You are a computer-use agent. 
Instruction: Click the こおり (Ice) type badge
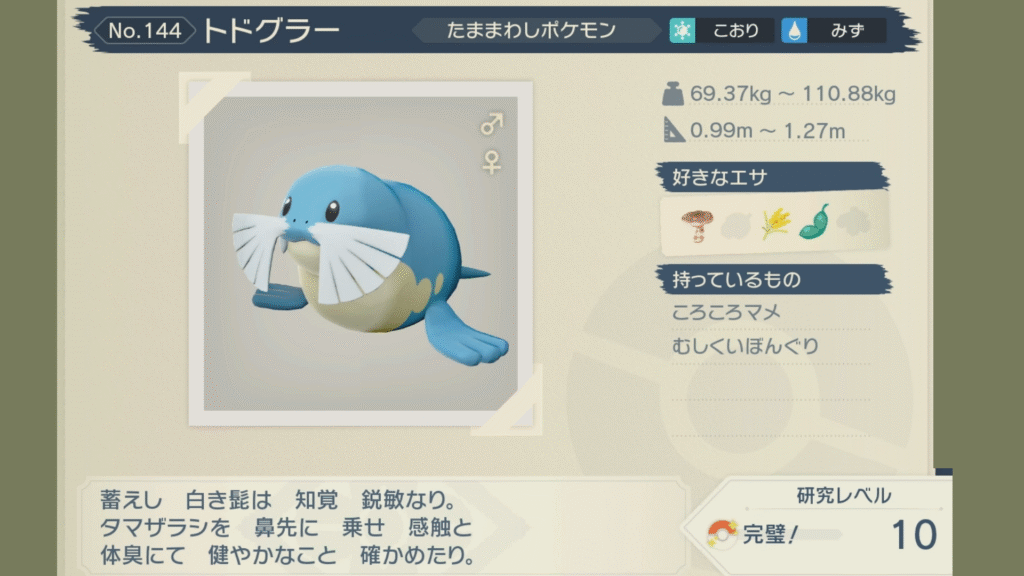[x=721, y=30]
